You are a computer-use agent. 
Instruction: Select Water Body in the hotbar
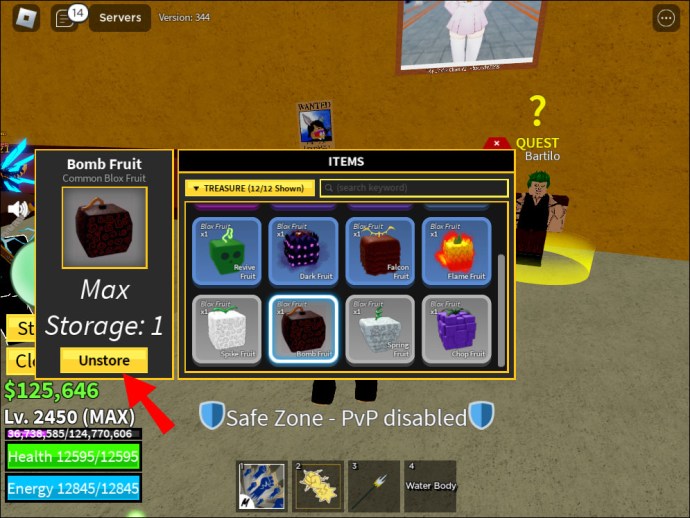click(x=429, y=487)
